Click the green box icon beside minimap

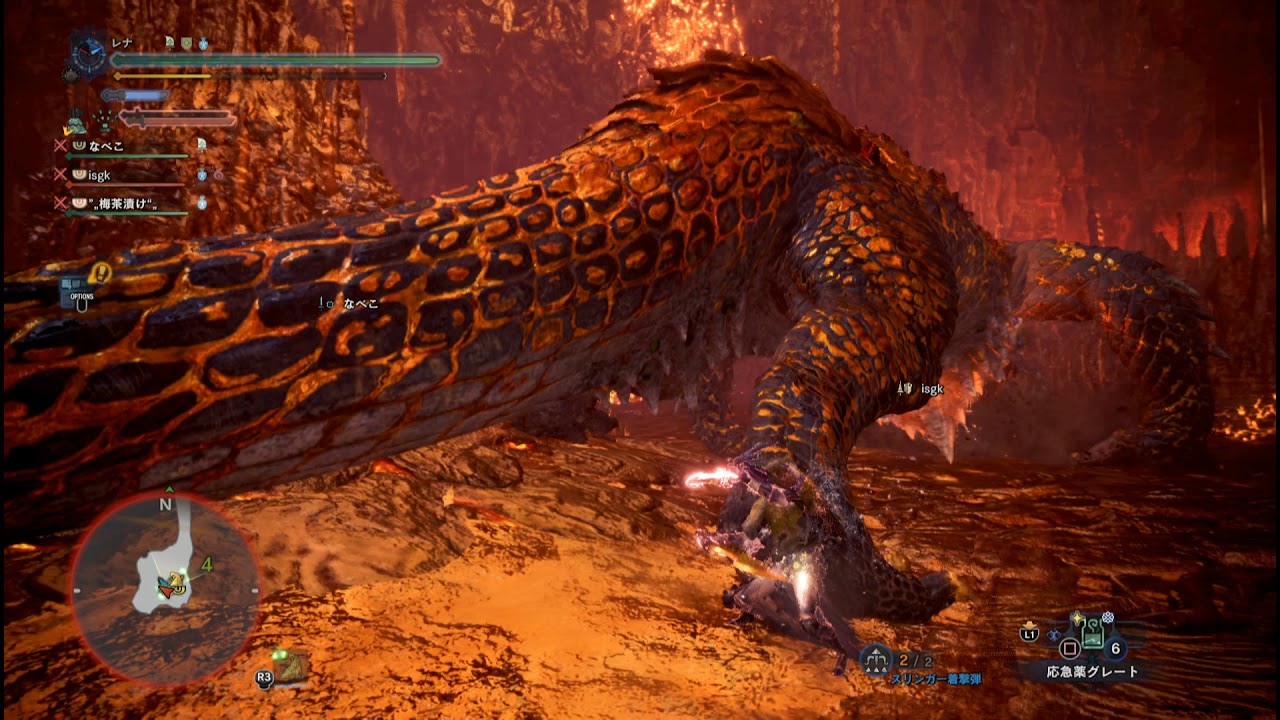[x=289, y=665]
